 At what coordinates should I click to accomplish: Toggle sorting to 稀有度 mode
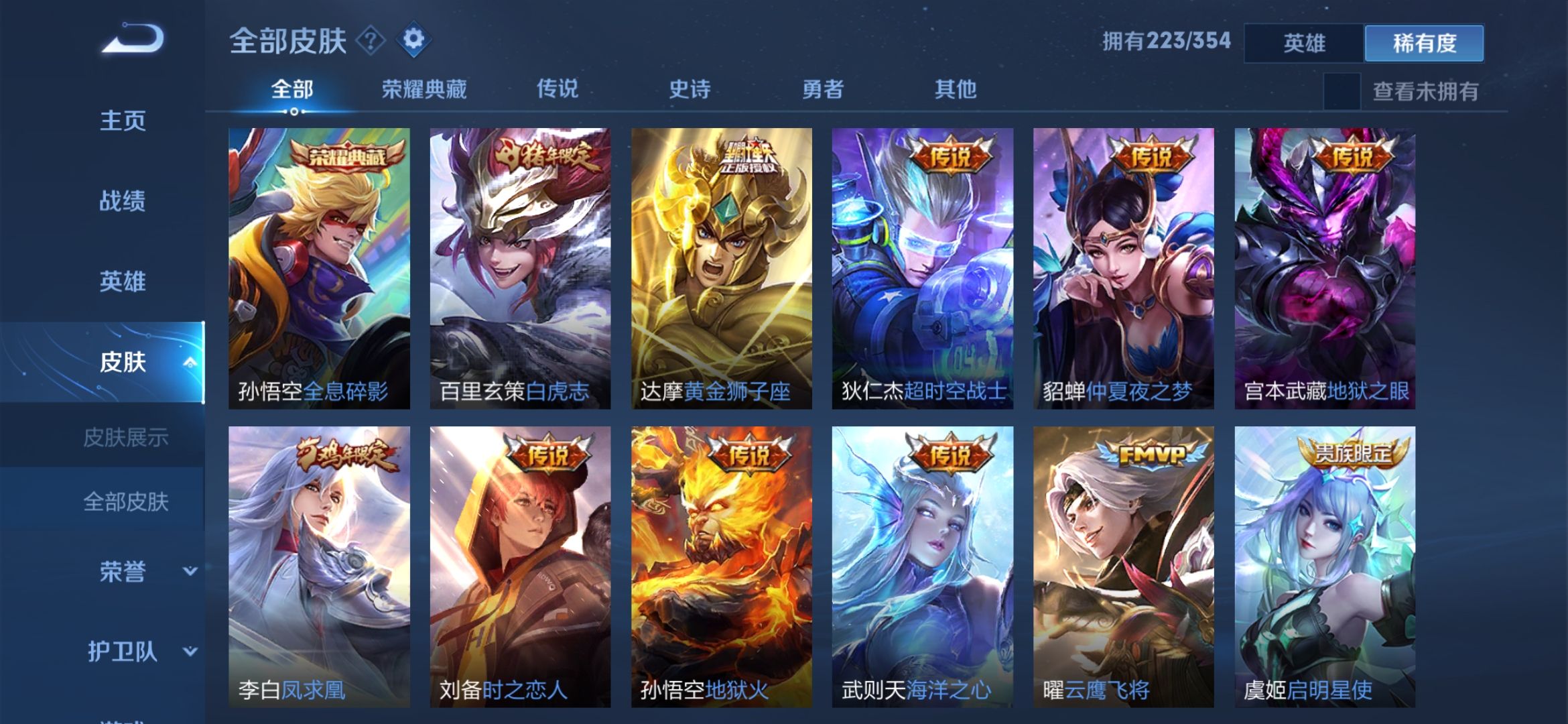(x=1425, y=42)
